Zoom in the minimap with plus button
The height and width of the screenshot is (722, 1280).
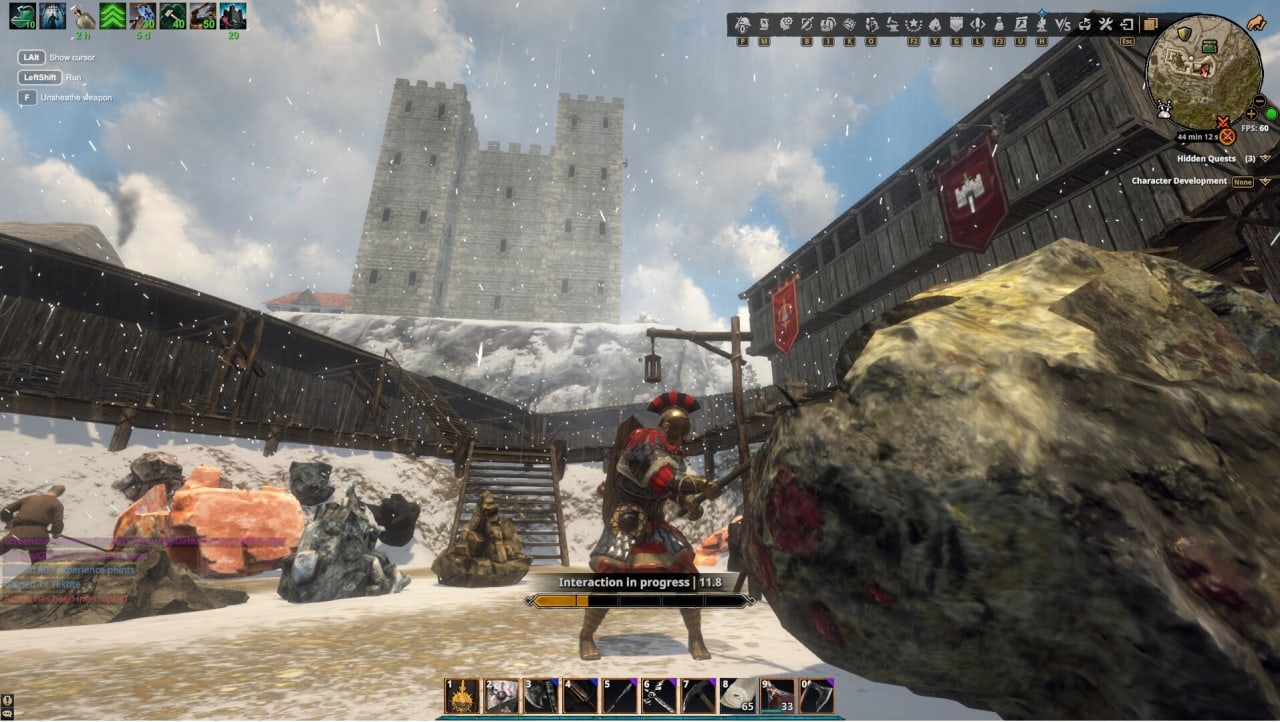pyautogui.click(x=1251, y=114)
